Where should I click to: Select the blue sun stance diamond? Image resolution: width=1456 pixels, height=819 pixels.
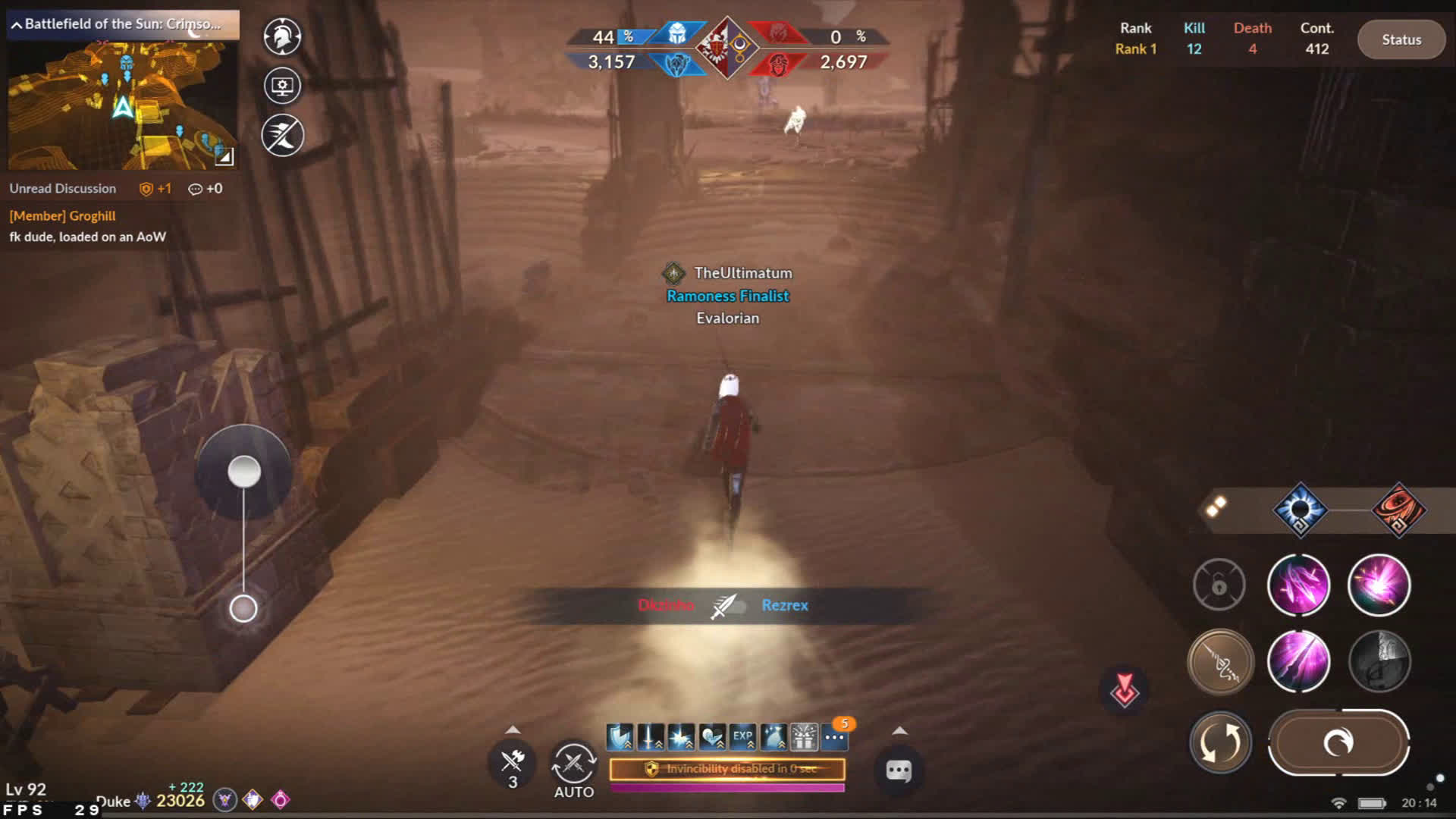point(1300,510)
